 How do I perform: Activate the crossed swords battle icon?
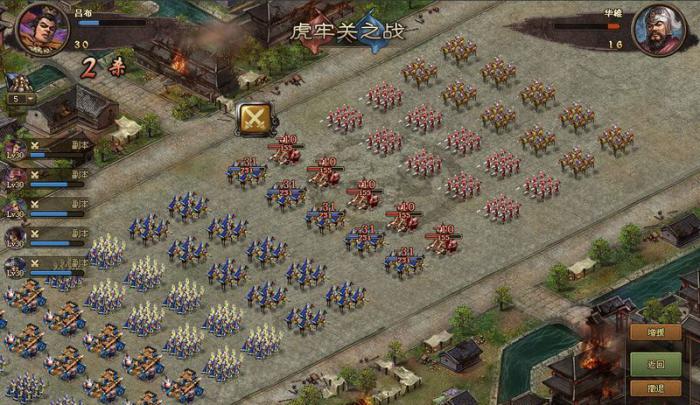[255, 118]
